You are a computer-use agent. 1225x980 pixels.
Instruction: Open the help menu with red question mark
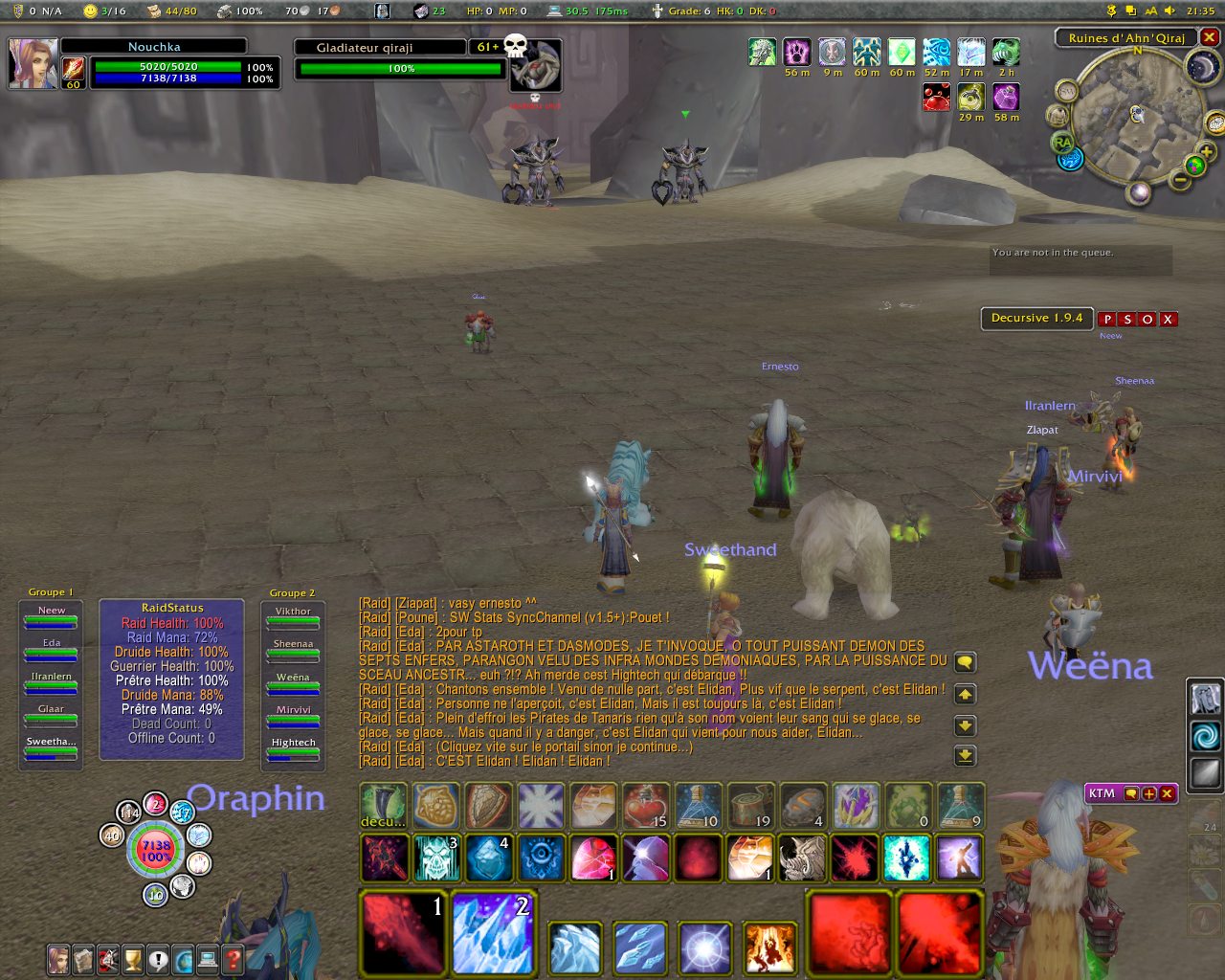(232, 958)
